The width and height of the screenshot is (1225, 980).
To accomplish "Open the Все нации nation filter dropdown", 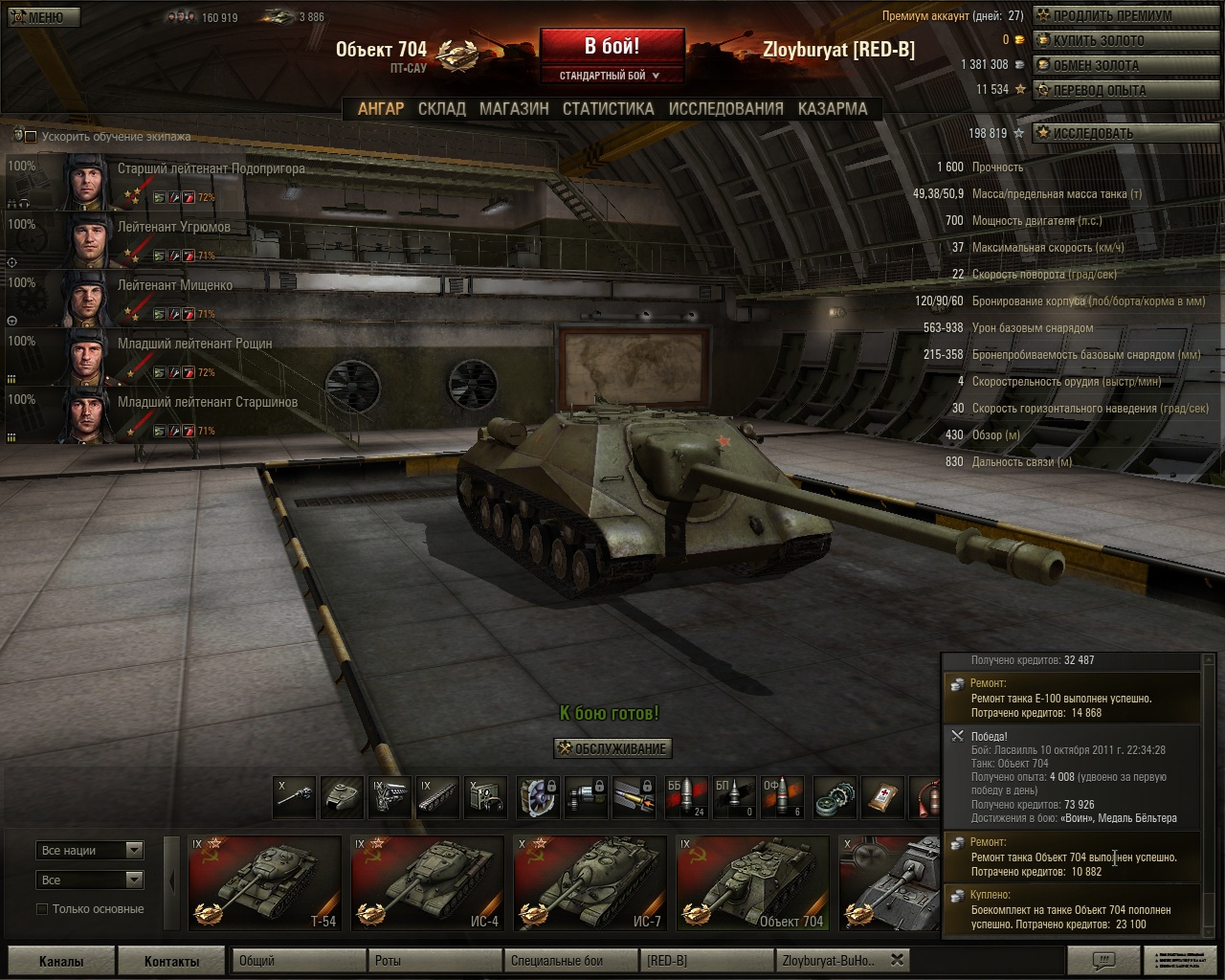I will tap(91, 850).
